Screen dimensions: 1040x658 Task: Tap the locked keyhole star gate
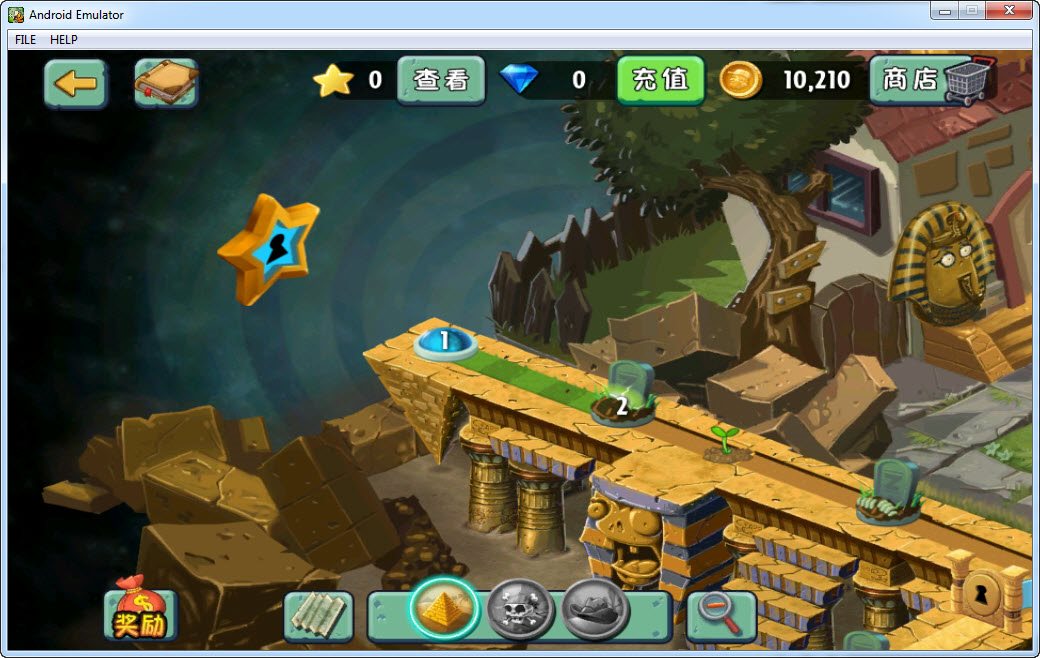click(268, 248)
